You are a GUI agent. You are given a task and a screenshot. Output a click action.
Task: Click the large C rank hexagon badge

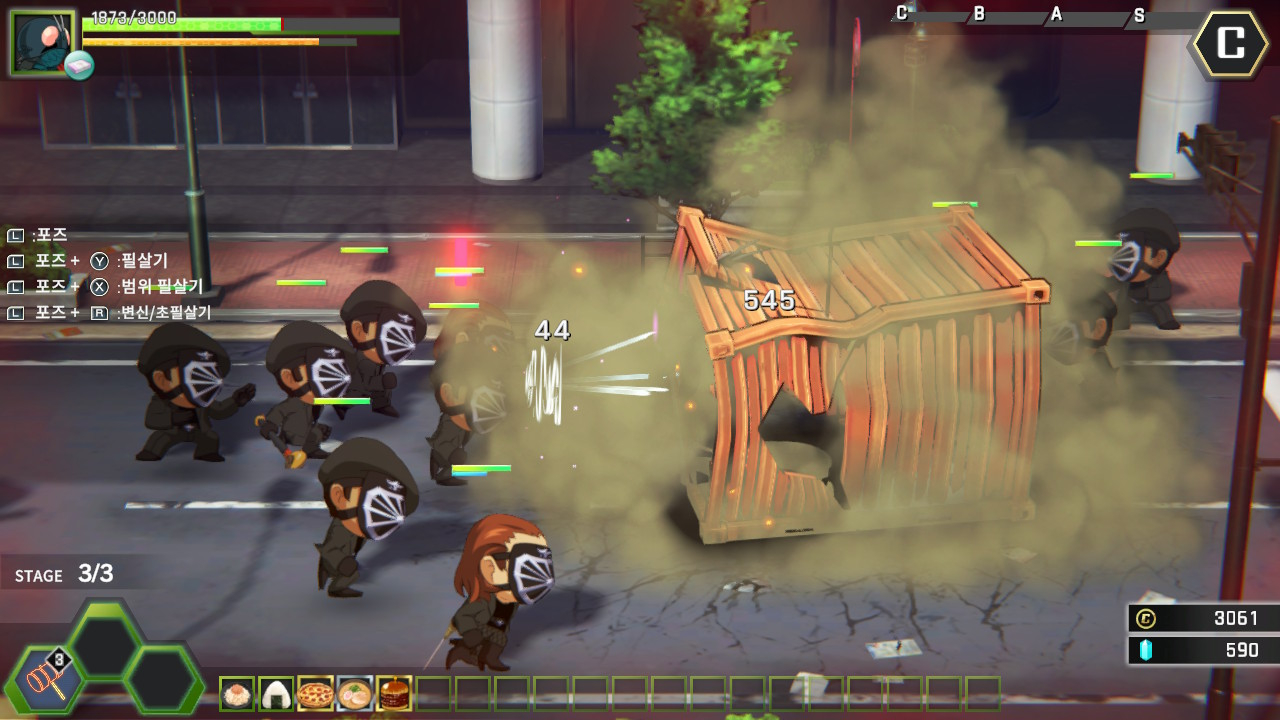(1231, 43)
